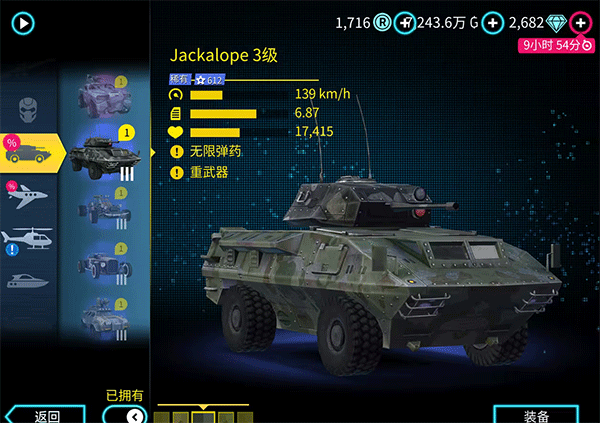Add more R currency with plus button
600x423 pixels.
pos(404,22)
